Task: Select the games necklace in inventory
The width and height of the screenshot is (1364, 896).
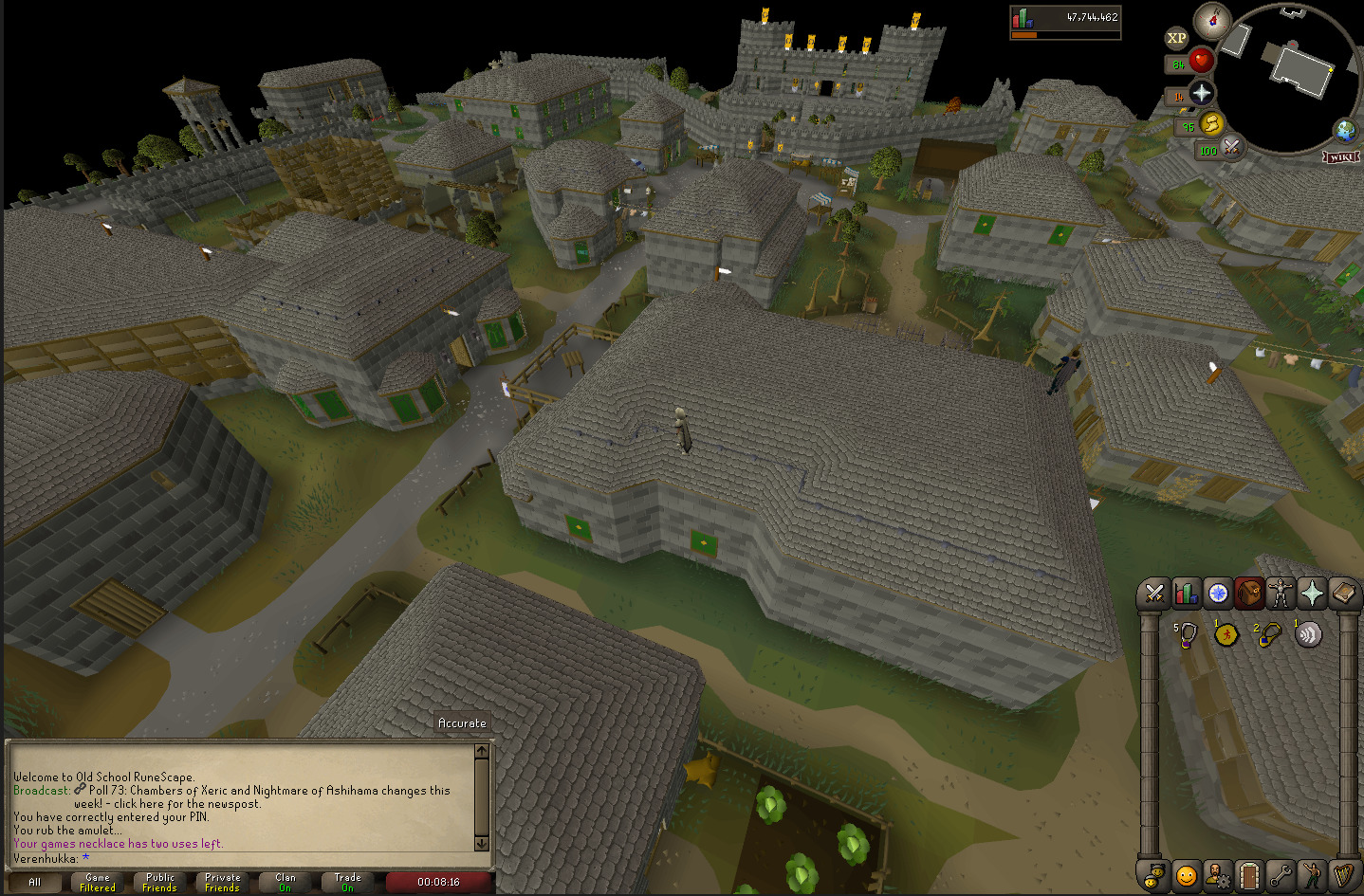Action: (1186, 634)
